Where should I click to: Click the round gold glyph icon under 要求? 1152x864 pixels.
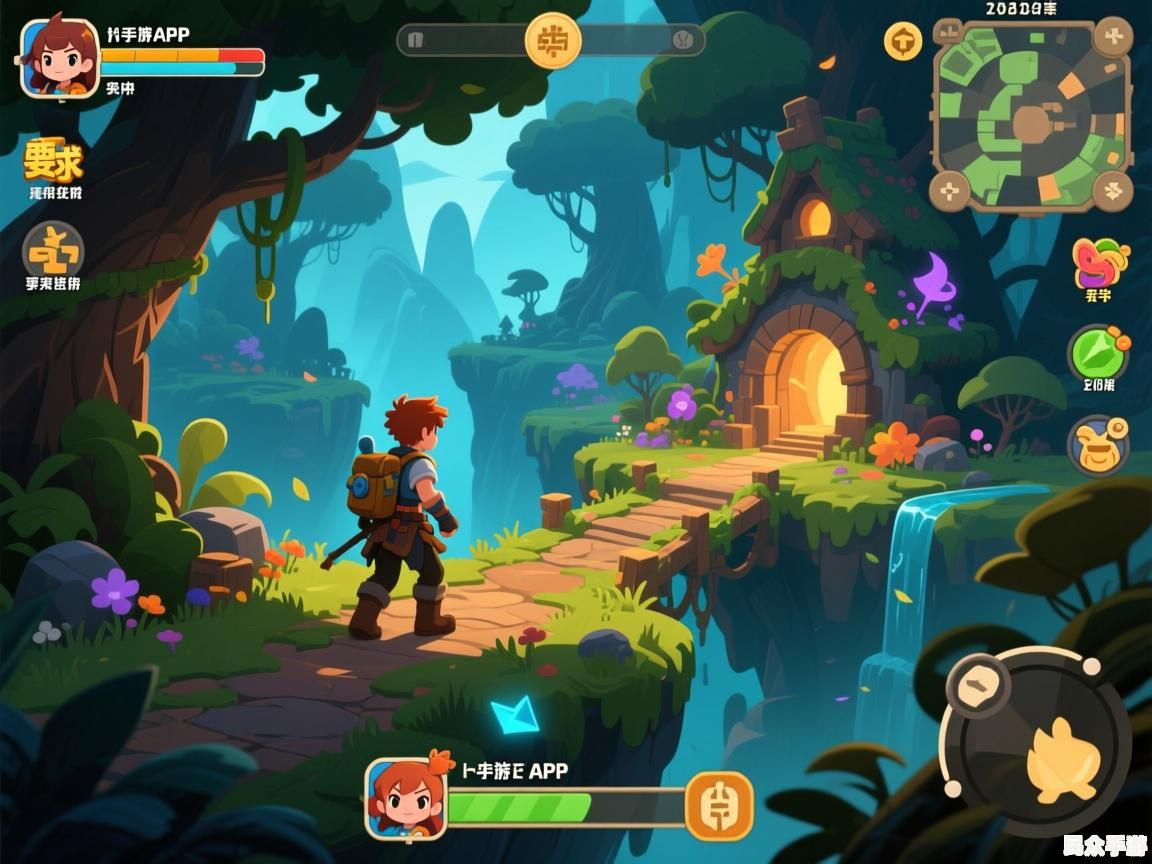pyautogui.click(x=53, y=249)
